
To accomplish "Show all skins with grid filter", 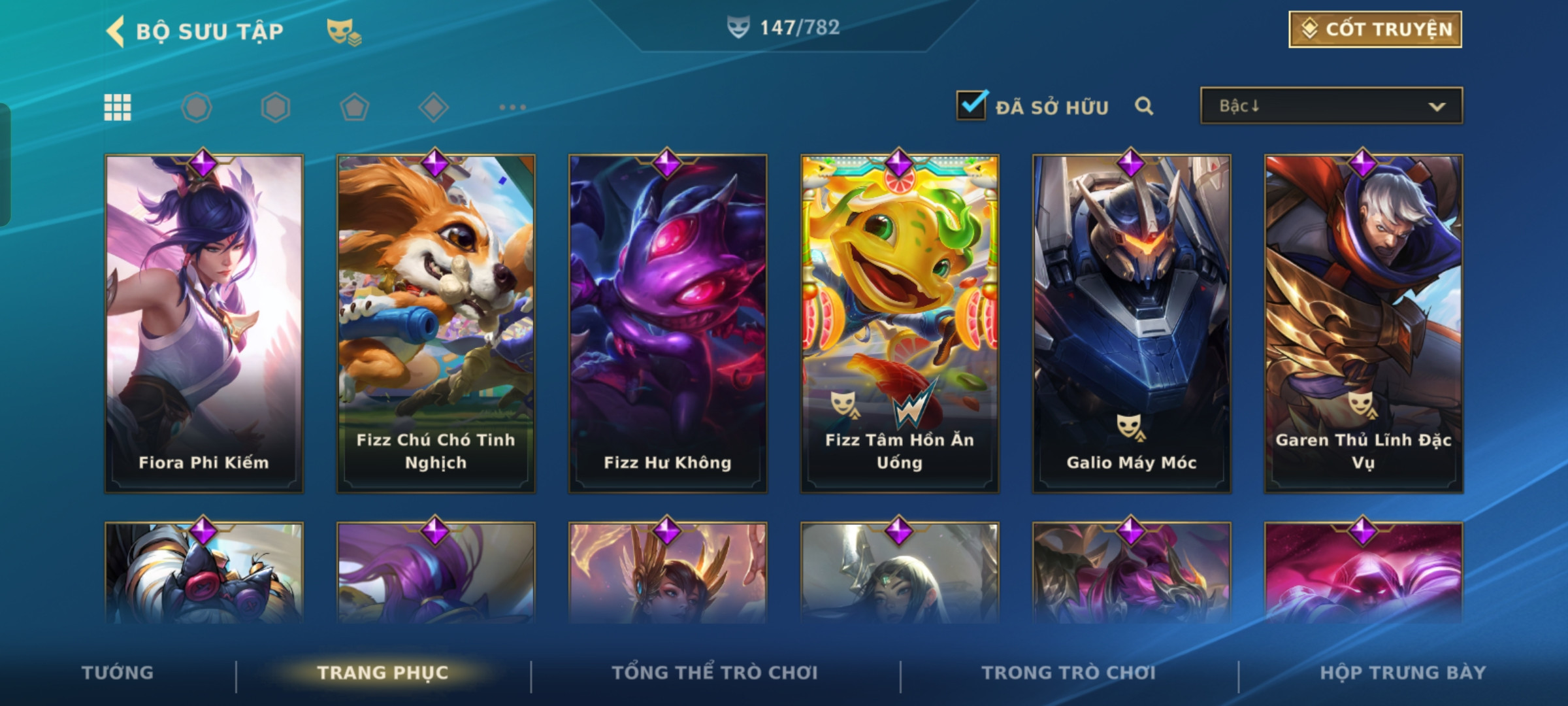I will click(x=118, y=107).
